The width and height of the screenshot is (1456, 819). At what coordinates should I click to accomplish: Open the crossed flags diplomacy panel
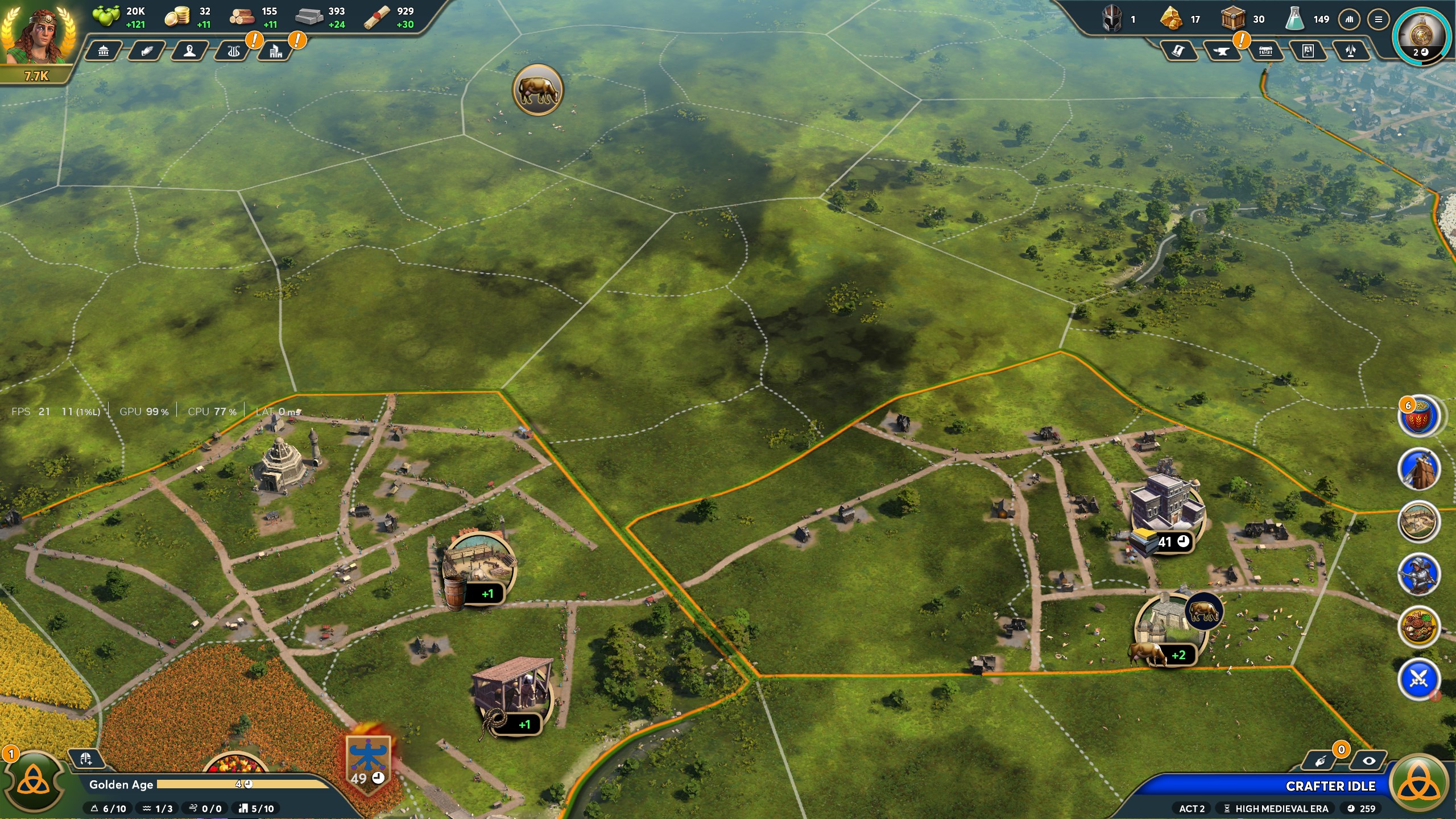1351,52
